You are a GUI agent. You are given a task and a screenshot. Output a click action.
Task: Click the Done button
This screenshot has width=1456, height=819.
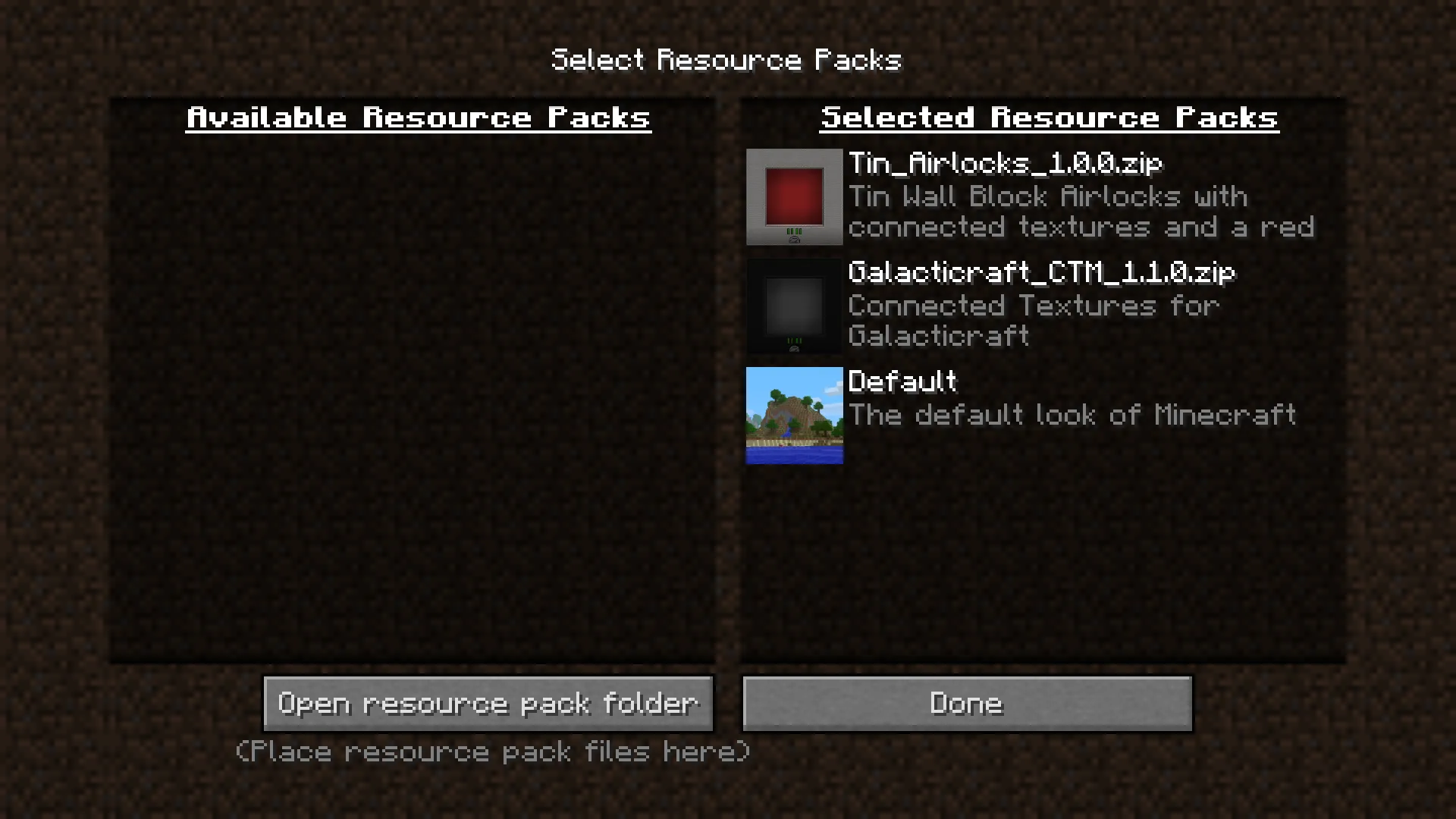point(966,703)
